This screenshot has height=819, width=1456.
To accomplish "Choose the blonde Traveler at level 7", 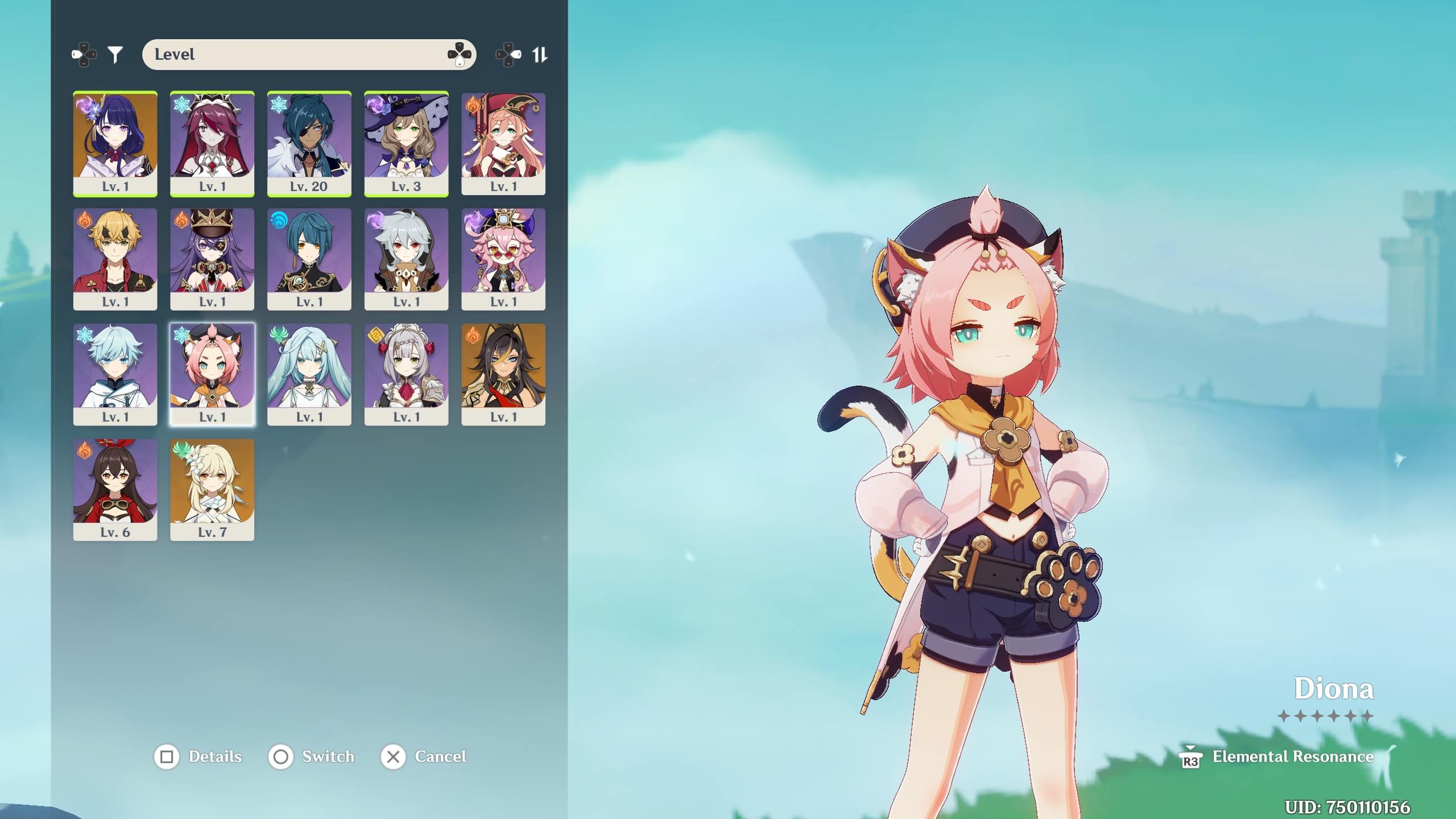I will coord(212,489).
